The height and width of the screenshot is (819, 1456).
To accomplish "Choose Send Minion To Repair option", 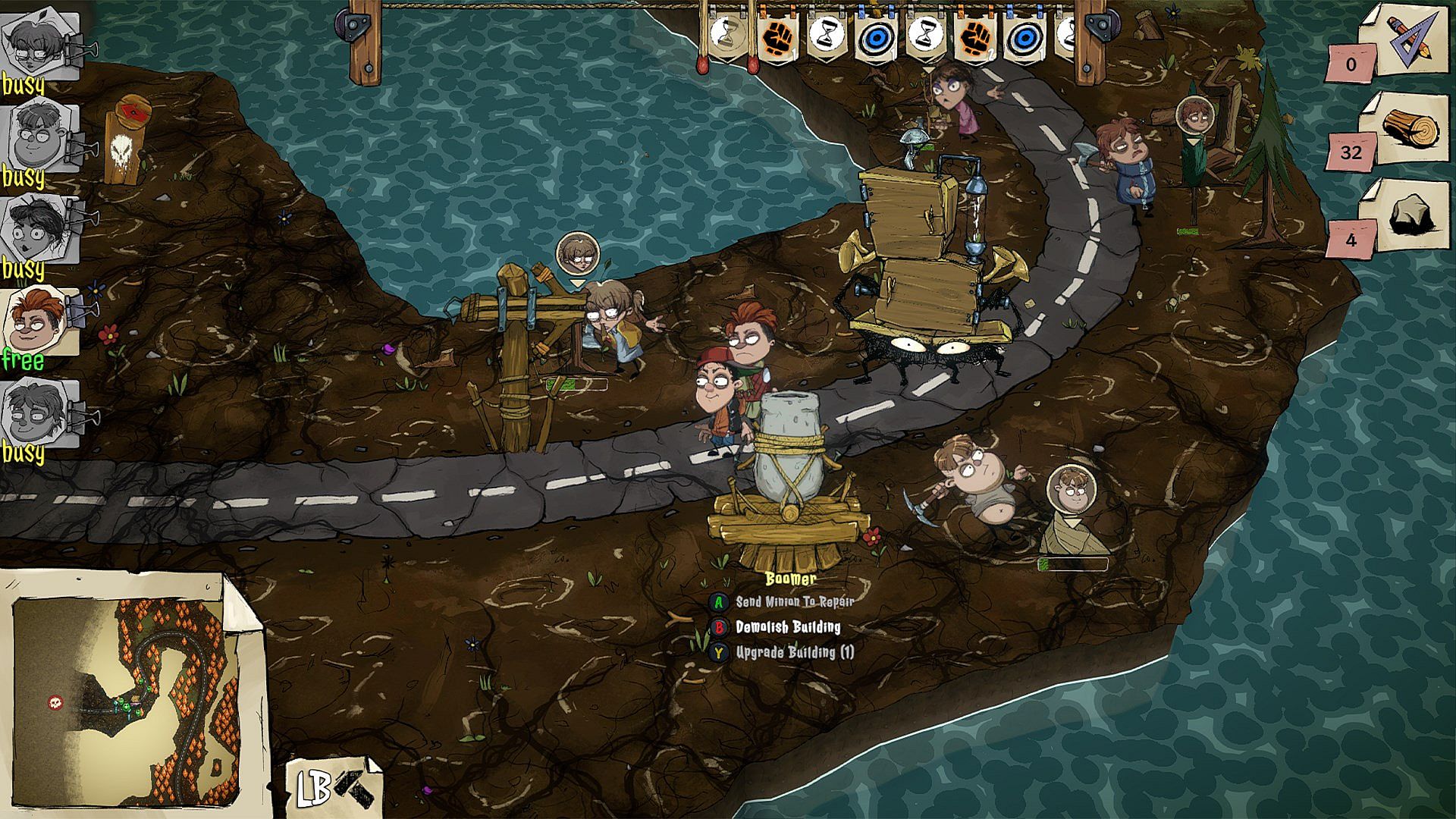I will point(794,602).
